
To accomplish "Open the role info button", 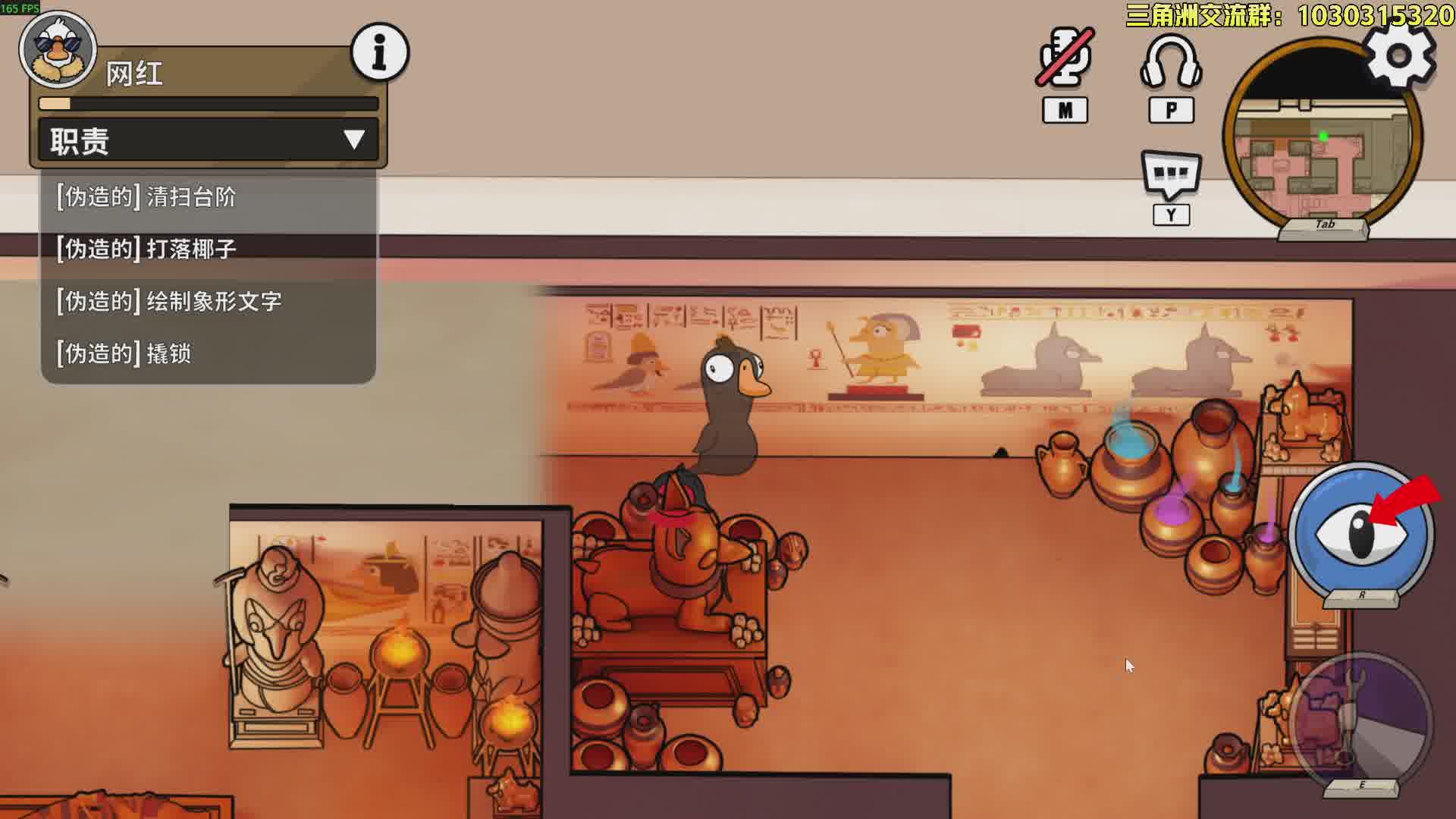I will tap(380, 52).
